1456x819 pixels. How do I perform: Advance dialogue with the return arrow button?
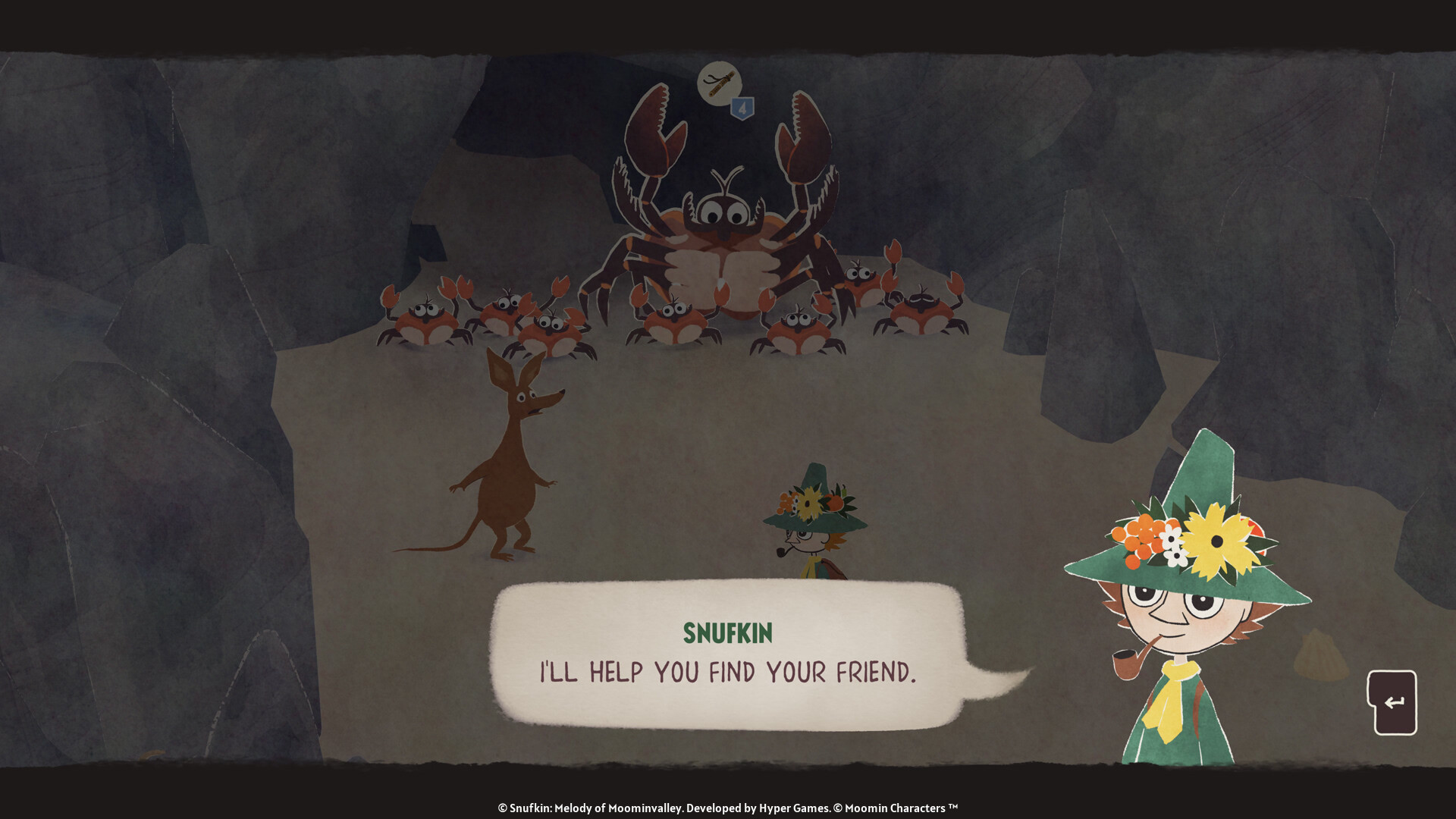[x=1394, y=701]
